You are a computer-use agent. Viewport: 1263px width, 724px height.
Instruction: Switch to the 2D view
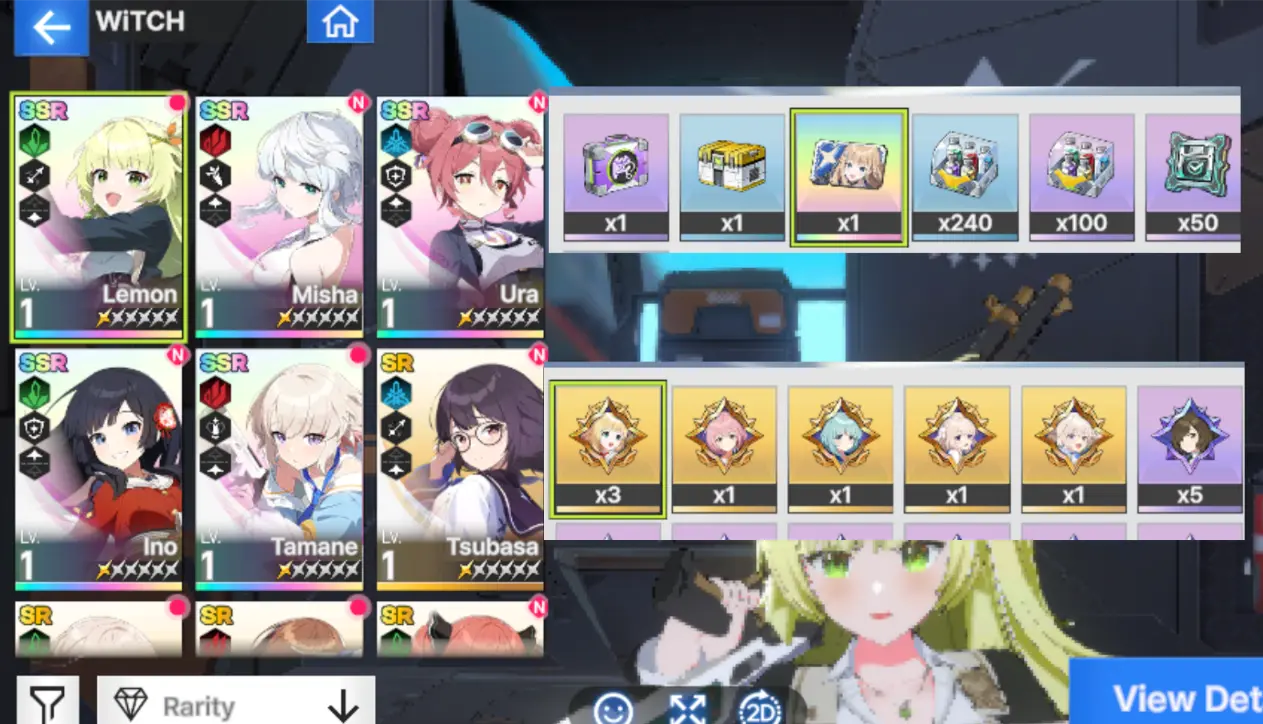[760, 709]
